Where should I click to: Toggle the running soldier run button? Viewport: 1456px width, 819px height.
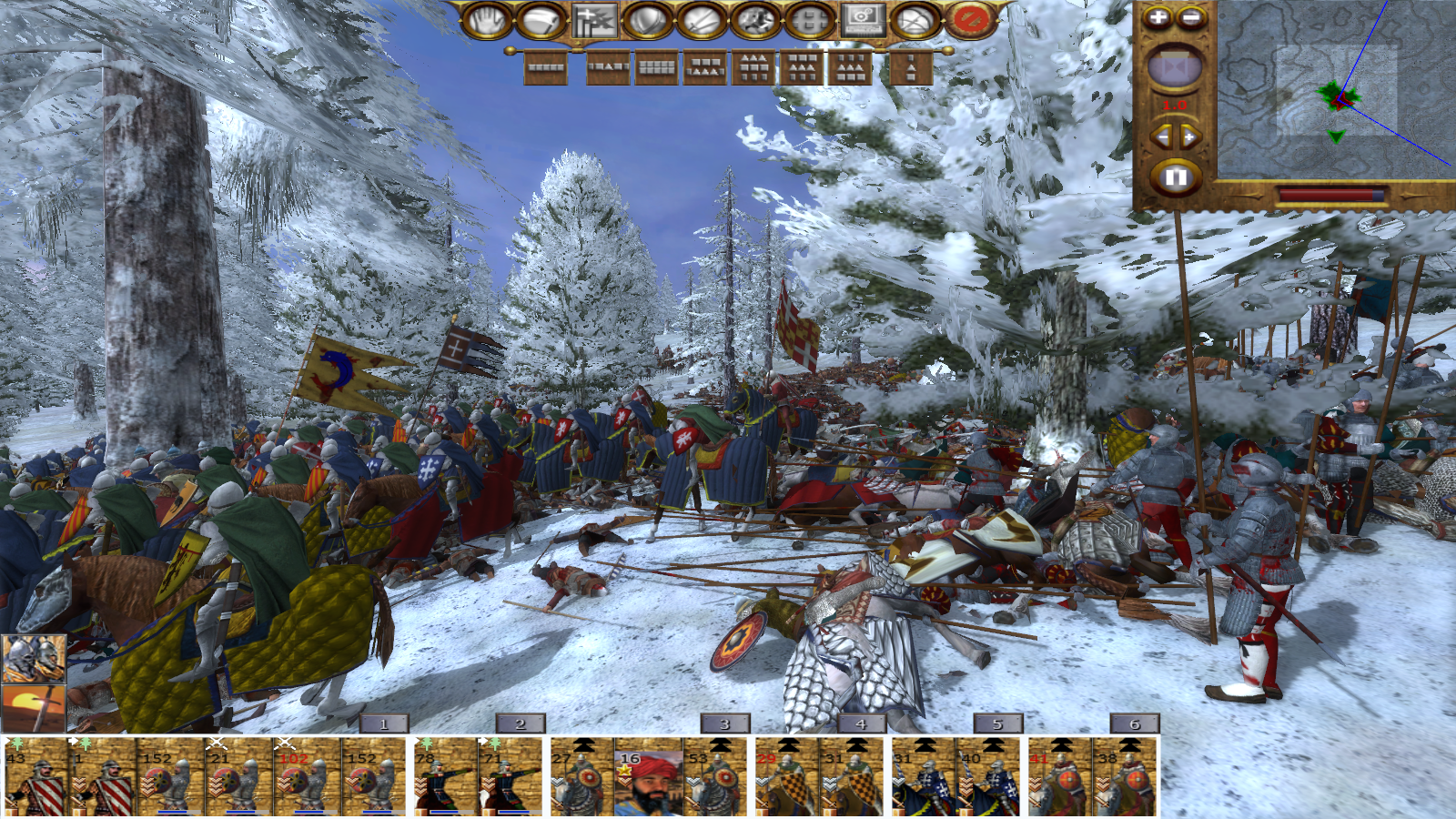[755, 20]
